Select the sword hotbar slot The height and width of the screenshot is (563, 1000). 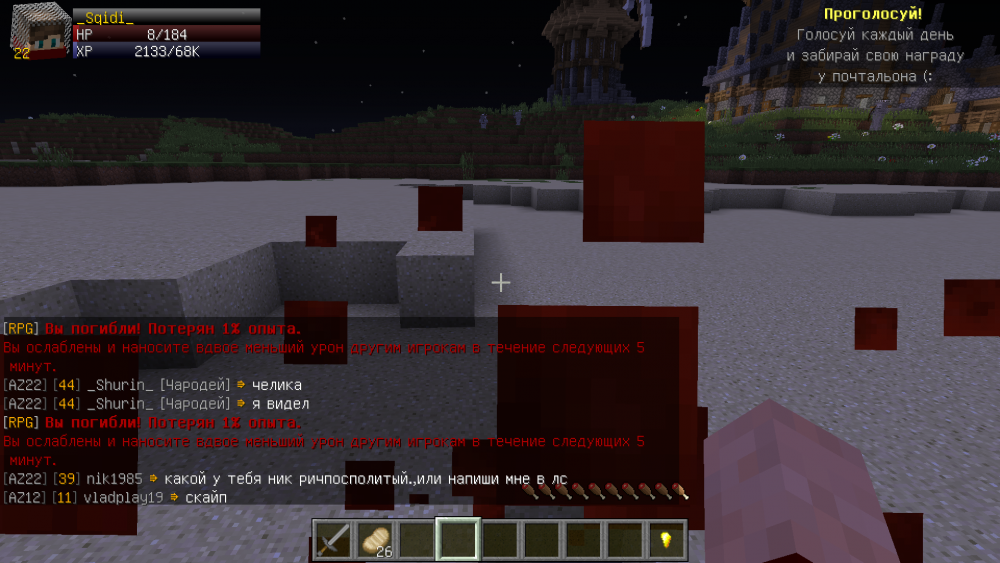pyautogui.click(x=333, y=540)
